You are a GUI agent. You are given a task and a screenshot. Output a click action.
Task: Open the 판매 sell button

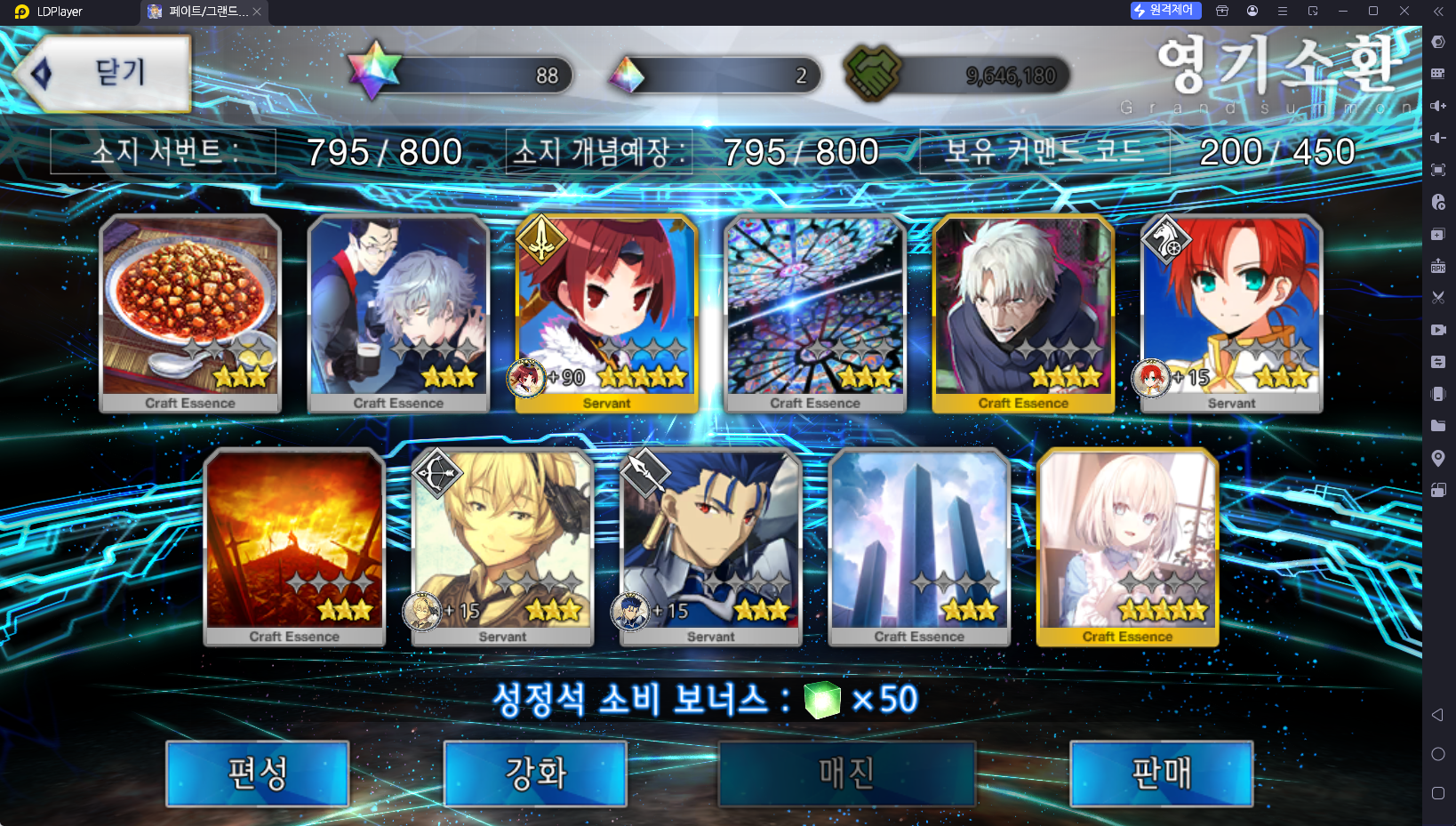click(1162, 774)
